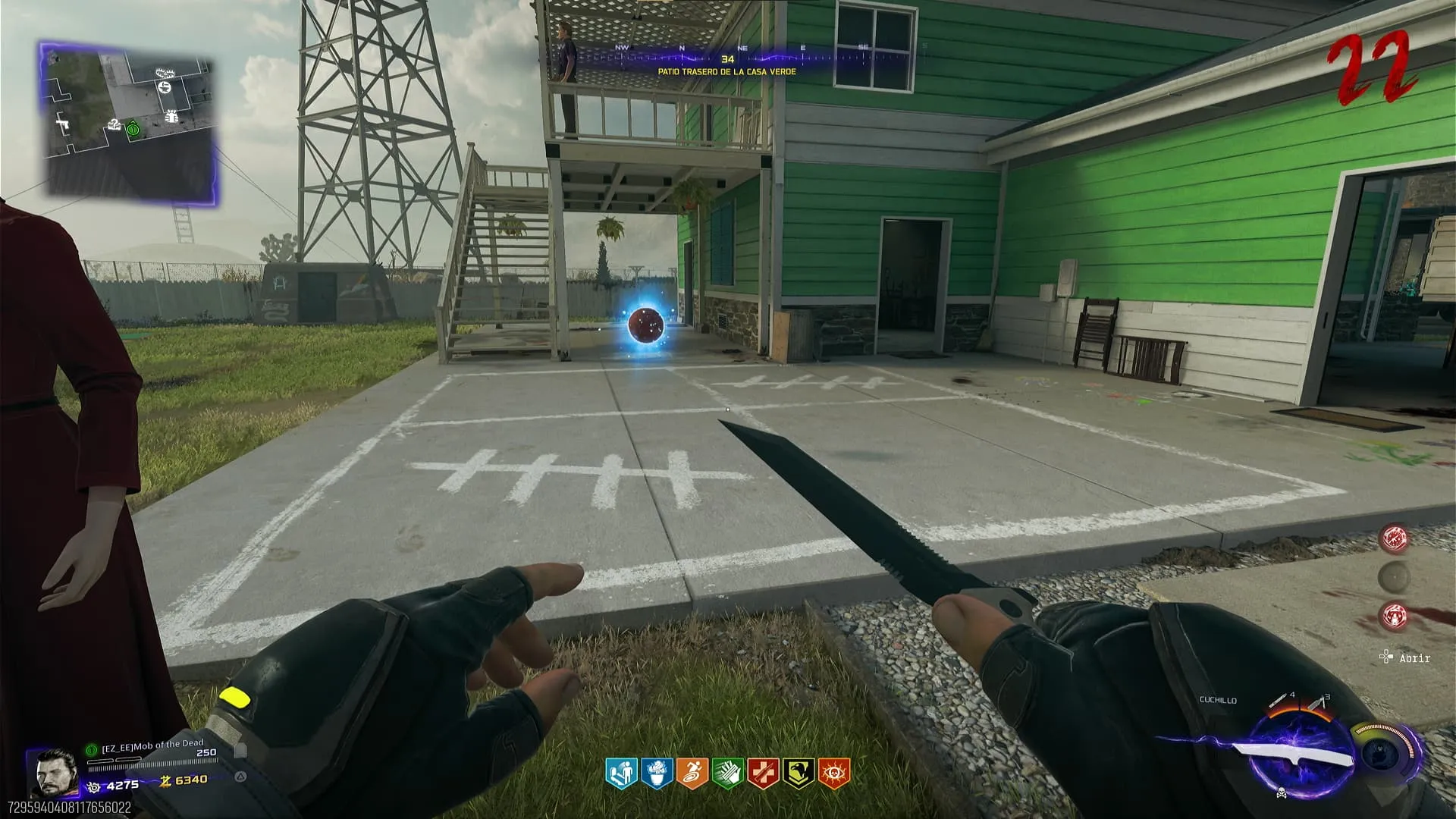Click the red cross and bullet perk
1456x819 pixels.
tap(763, 773)
